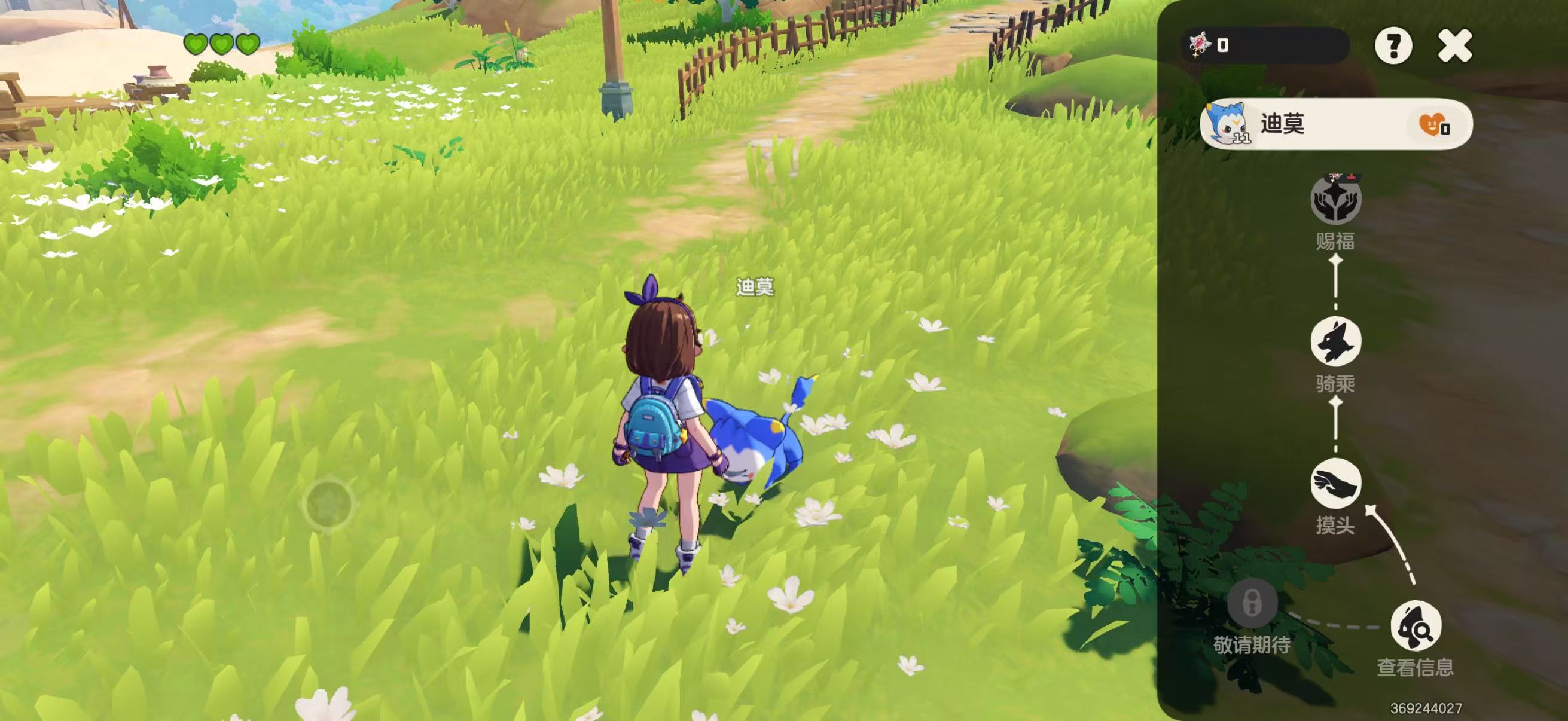Tap the faint virtual joystick circle

coord(329,504)
